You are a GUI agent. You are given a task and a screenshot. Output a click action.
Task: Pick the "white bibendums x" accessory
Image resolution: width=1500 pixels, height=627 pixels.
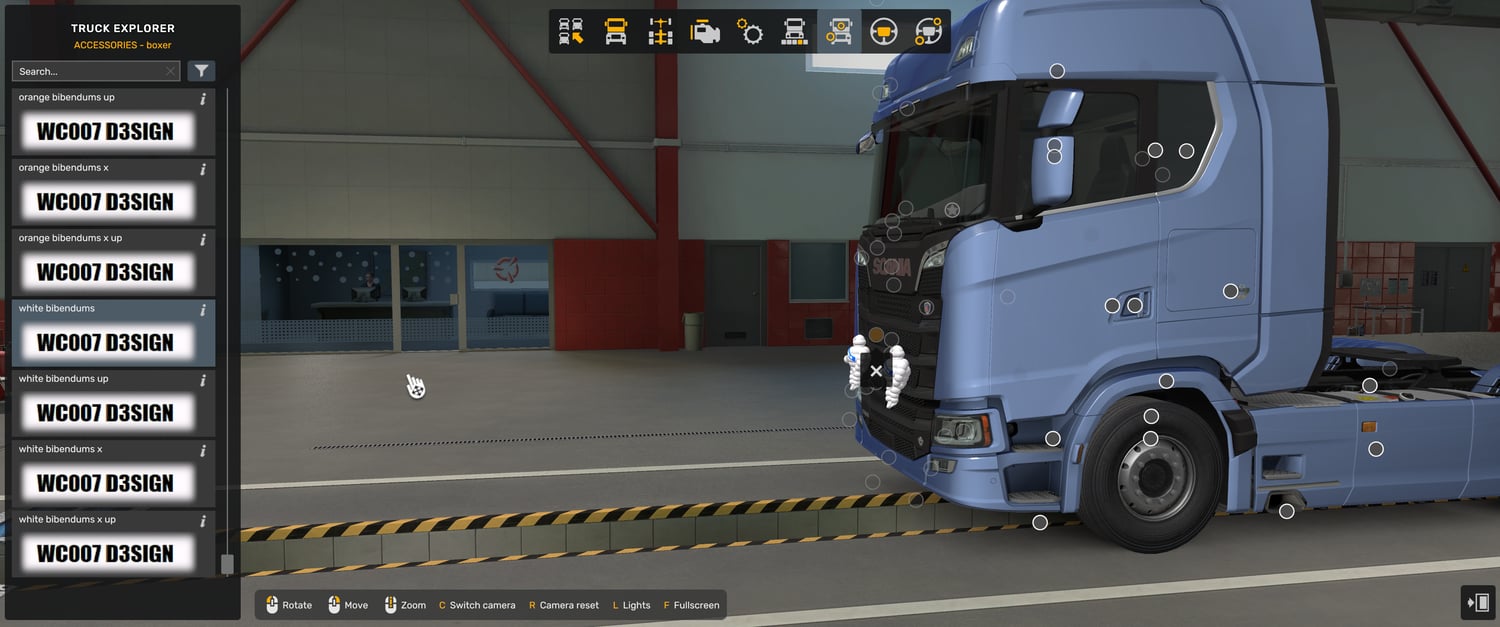104,483
